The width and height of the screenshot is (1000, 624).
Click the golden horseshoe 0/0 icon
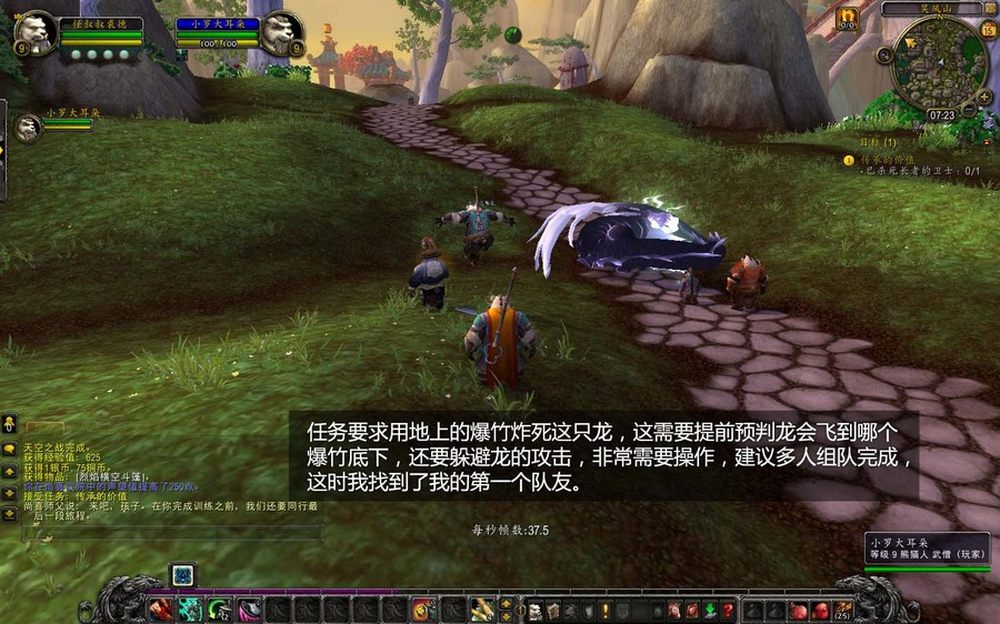pos(848,17)
